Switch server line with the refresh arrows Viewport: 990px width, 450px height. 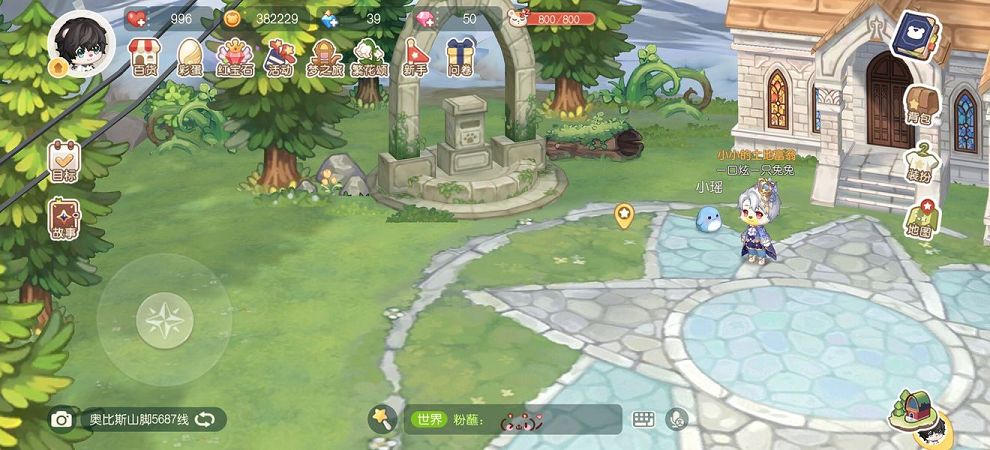click(205, 419)
